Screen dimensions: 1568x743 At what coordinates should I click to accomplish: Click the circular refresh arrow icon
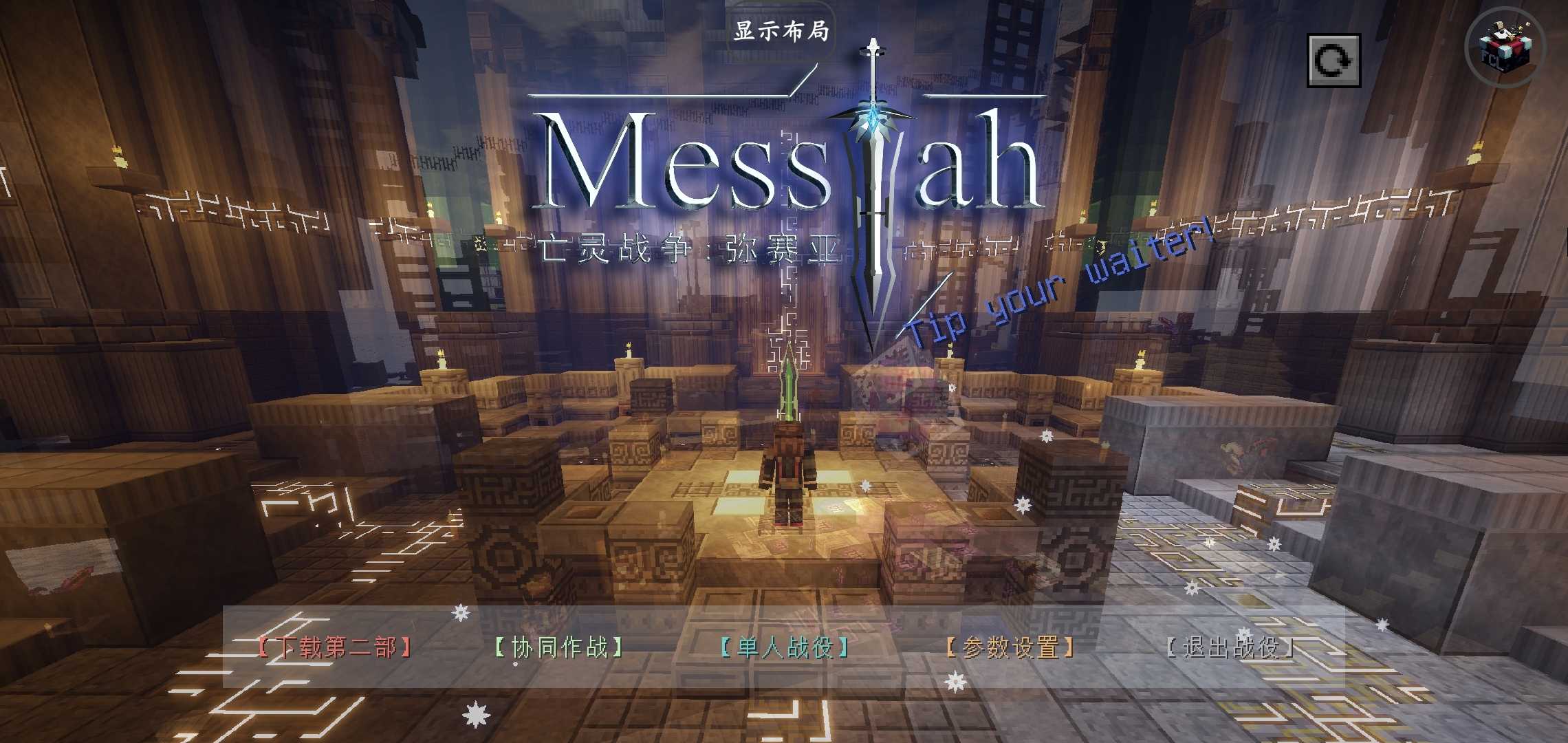click(1333, 61)
